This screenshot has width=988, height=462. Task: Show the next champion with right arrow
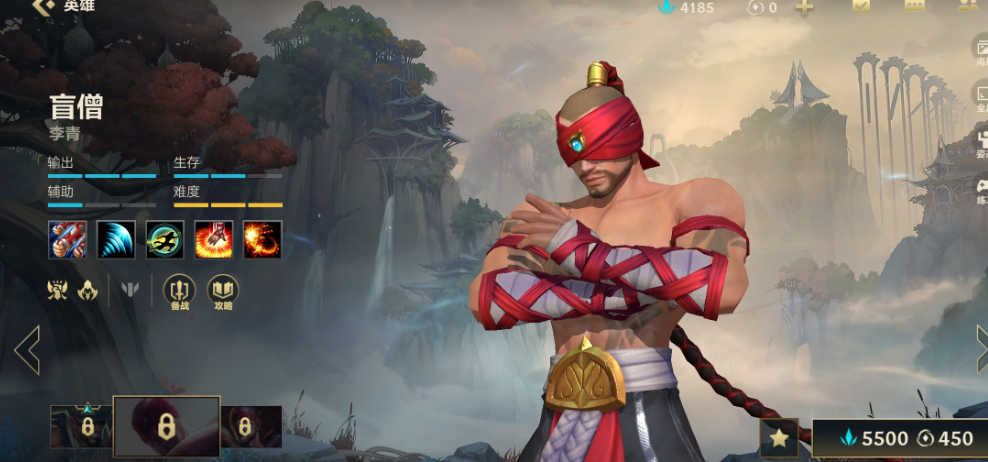click(x=980, y=349)
